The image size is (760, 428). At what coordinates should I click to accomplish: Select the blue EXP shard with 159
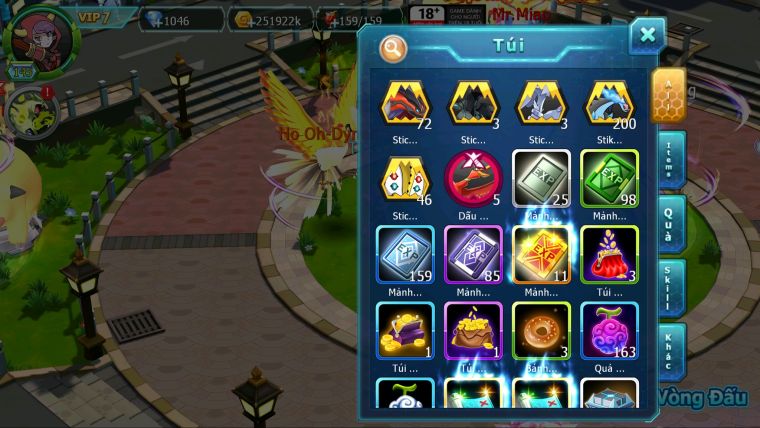pyautogui.click(x=404, y=253)
